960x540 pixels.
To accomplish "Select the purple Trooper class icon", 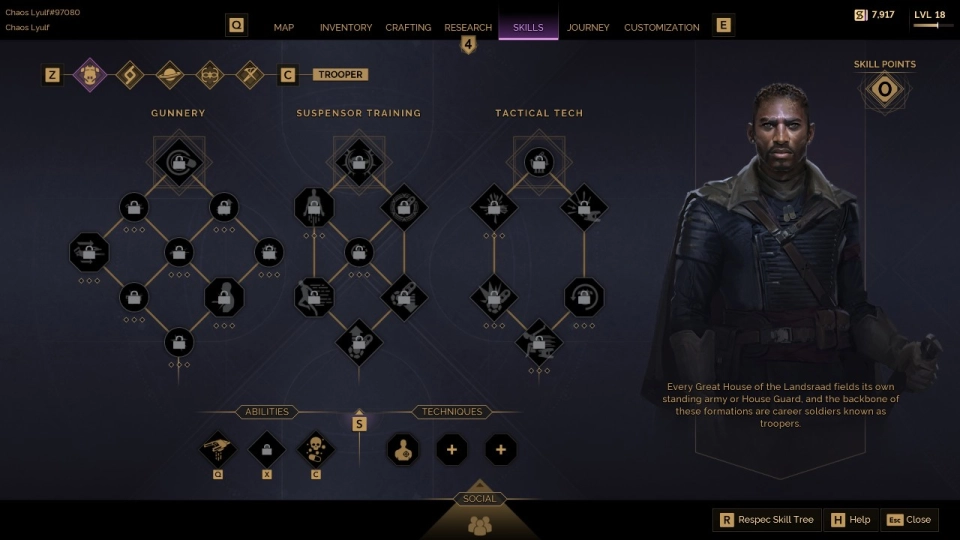I will [91, 74].
